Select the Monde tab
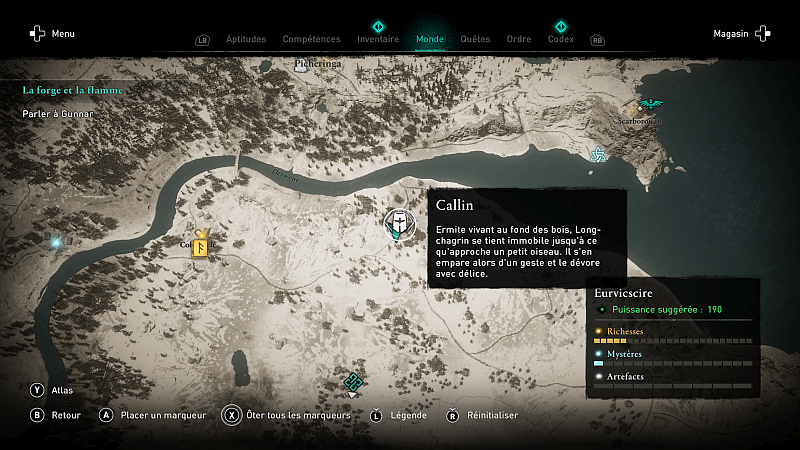Screen dimensions: 800x450 point(430,39)
